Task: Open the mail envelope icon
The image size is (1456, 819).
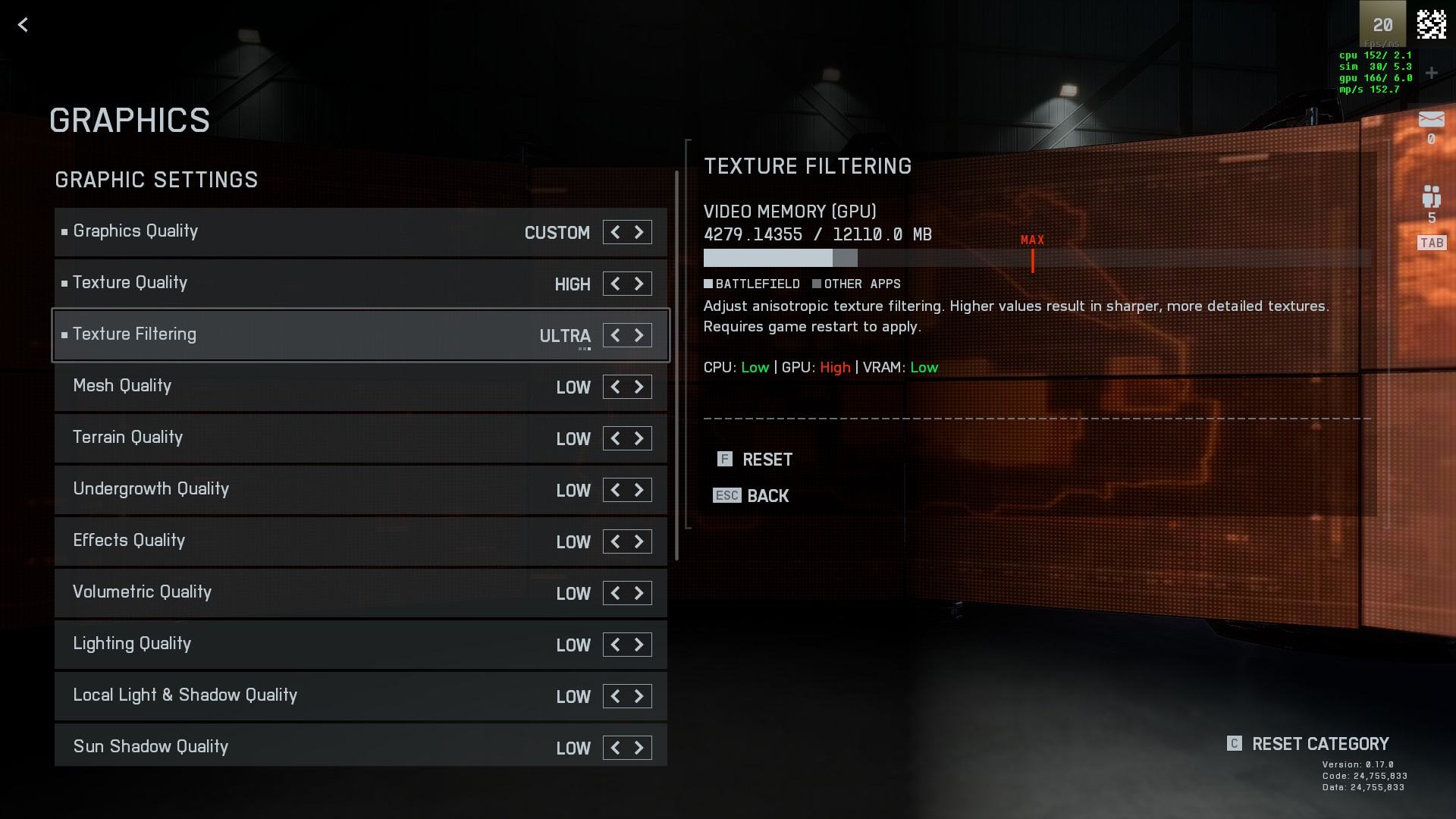Action: 1431,120
